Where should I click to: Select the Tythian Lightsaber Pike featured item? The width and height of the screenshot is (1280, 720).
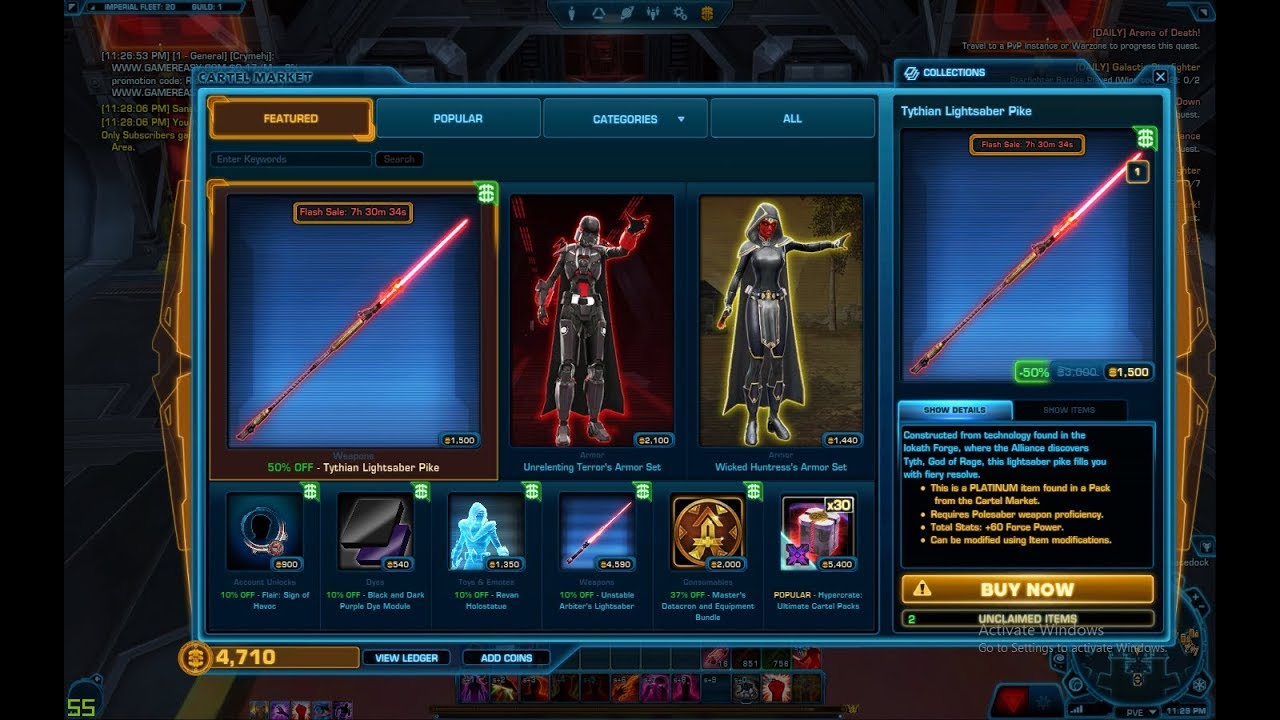(x=353, y=321)
